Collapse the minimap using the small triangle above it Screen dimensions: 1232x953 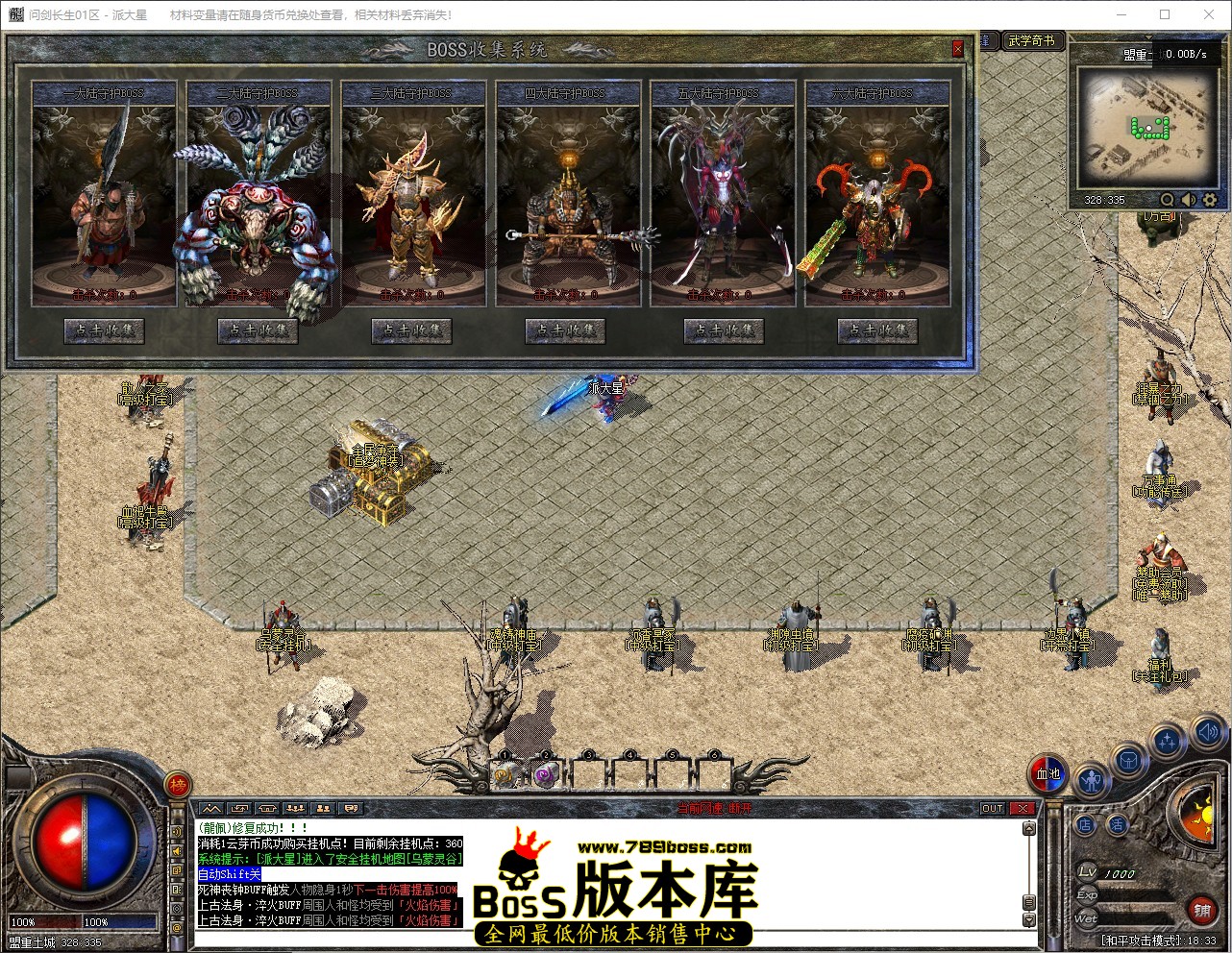1148,37
